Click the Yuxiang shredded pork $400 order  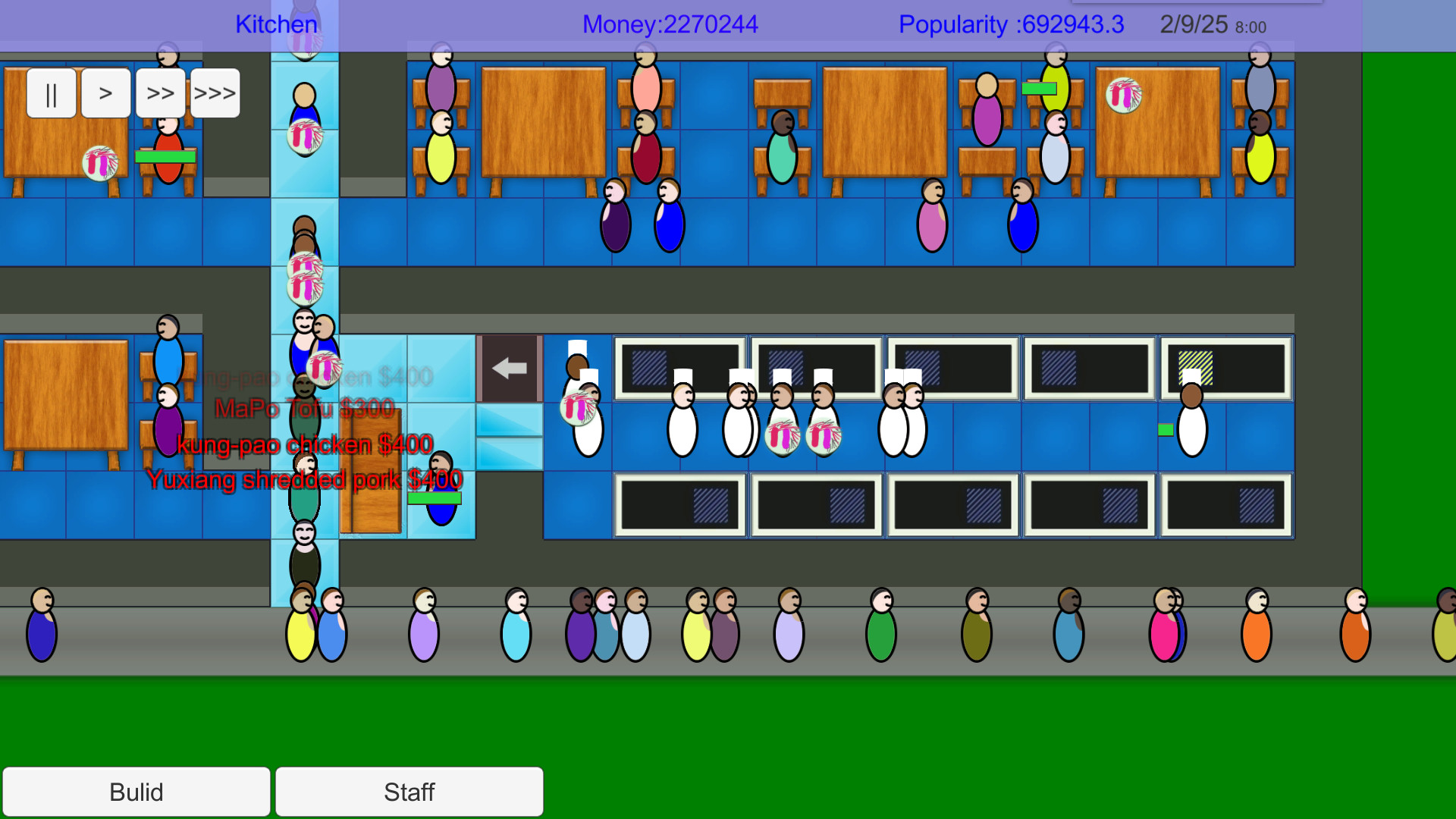pos(305,479)
